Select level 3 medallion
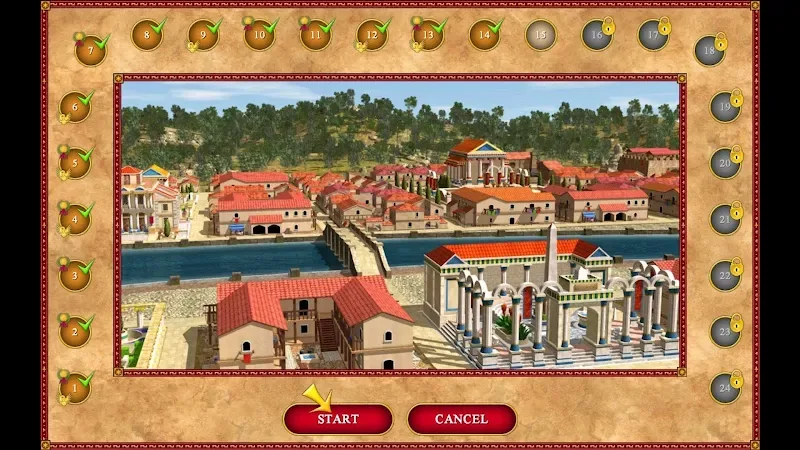The height and width of the screenshot is (450, 800). (74, 275)
